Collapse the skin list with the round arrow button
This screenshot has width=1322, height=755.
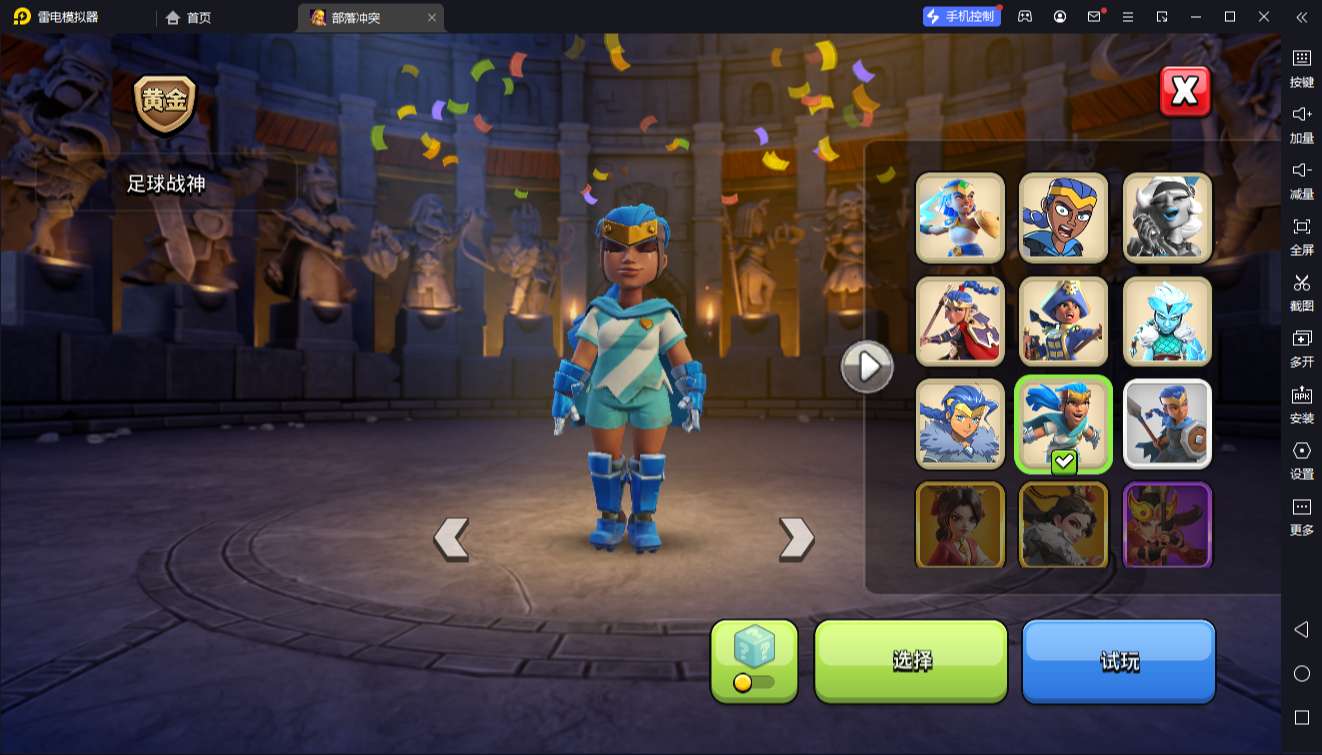[866, 367]
